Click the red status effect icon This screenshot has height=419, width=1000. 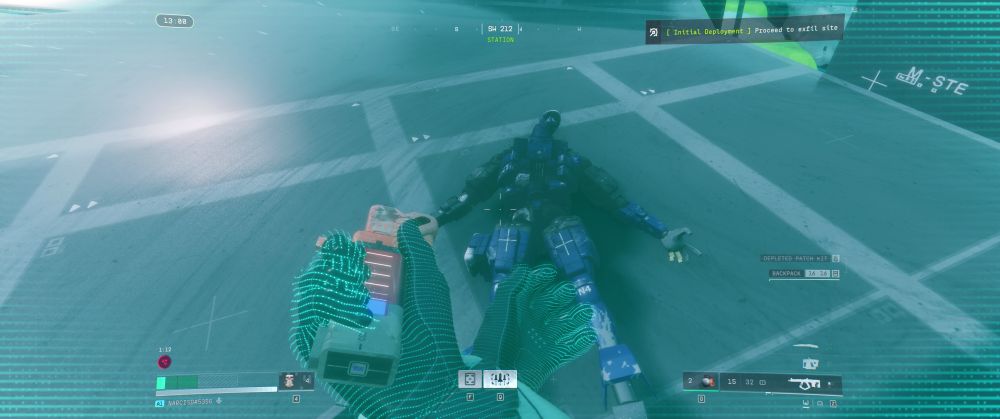pyautogui.click(x=164, y=362)
